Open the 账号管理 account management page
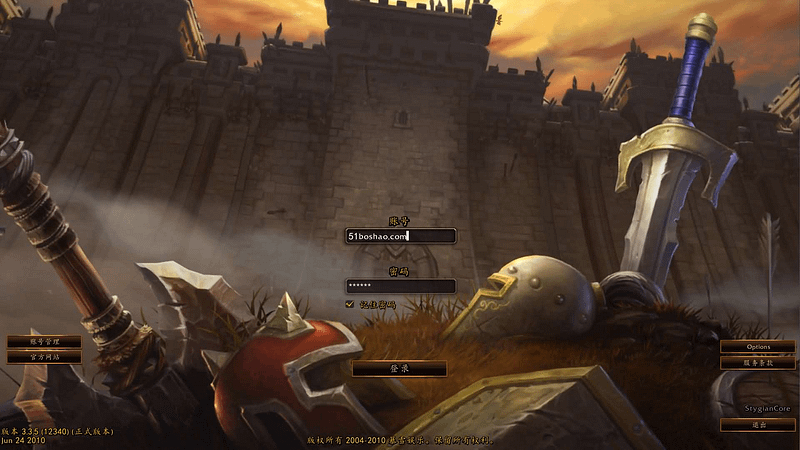Image resolution: width=800 pixels, height=450 pixels. 44,342
